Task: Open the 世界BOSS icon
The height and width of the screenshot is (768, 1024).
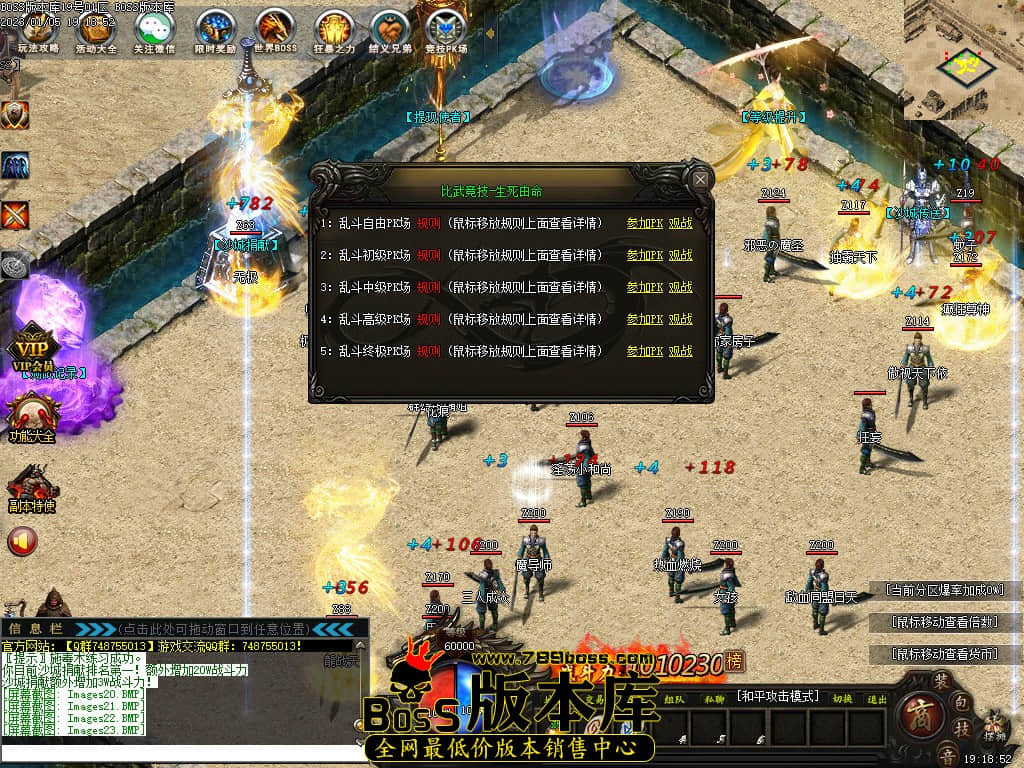Action: (274, 28)
